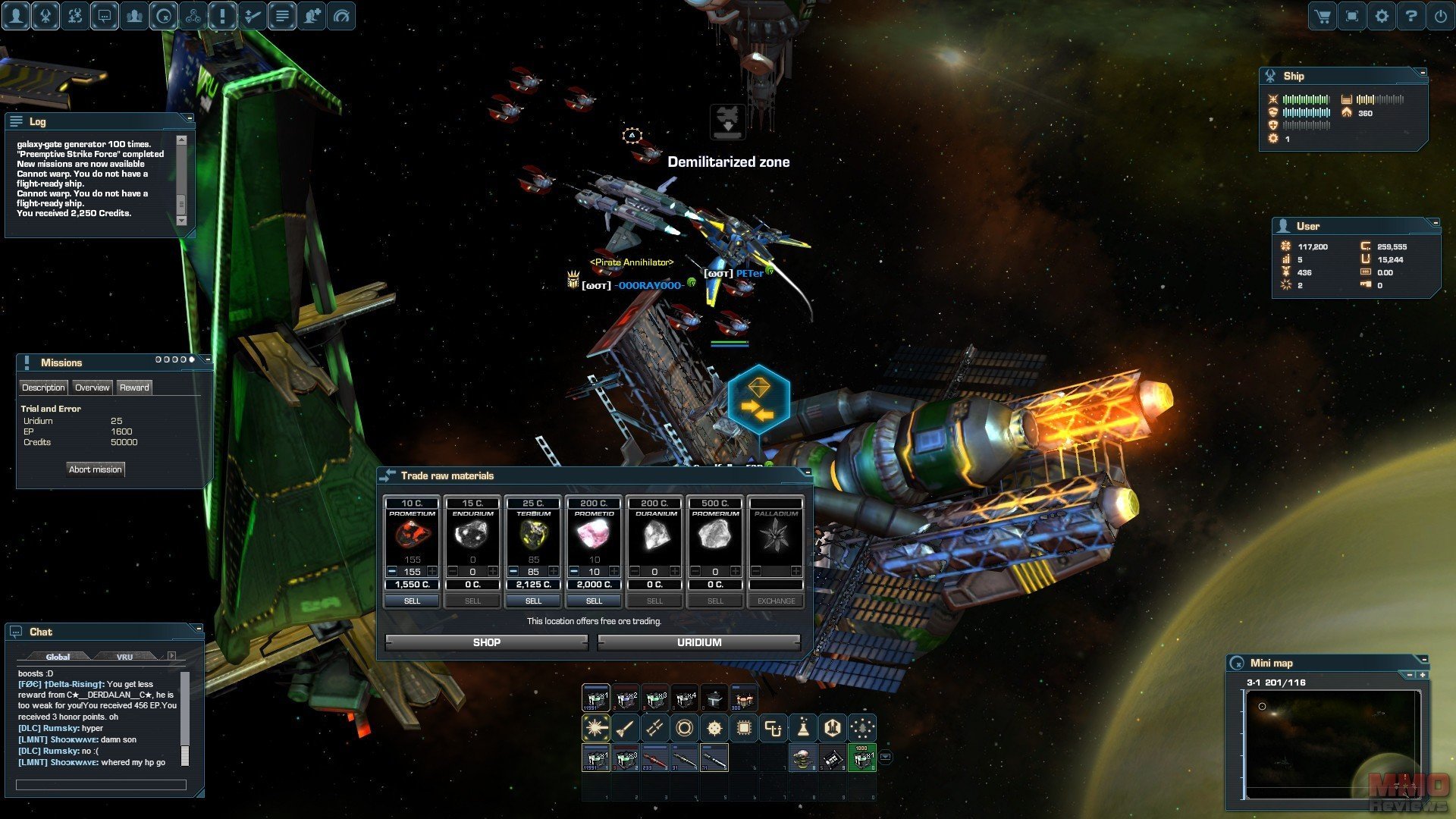
Task: Minimize the Trade raw materials window
Action: coord(807,472)
